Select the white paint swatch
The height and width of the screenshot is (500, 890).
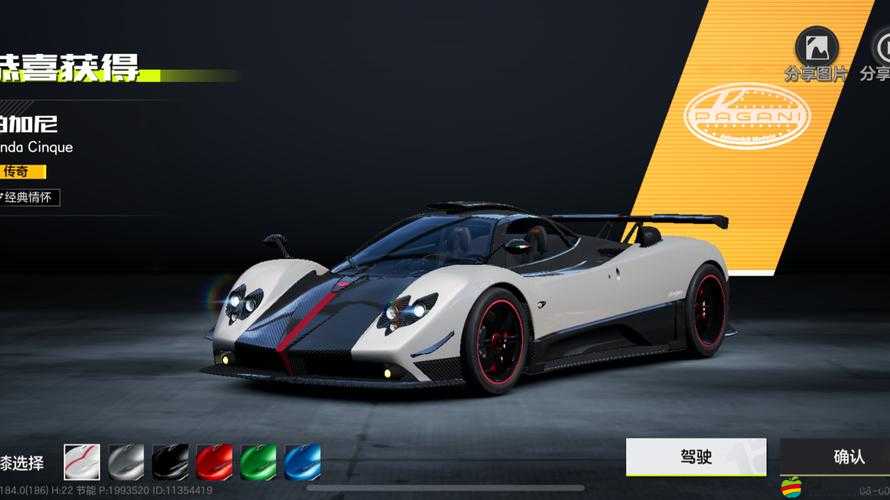click(82, 462)
